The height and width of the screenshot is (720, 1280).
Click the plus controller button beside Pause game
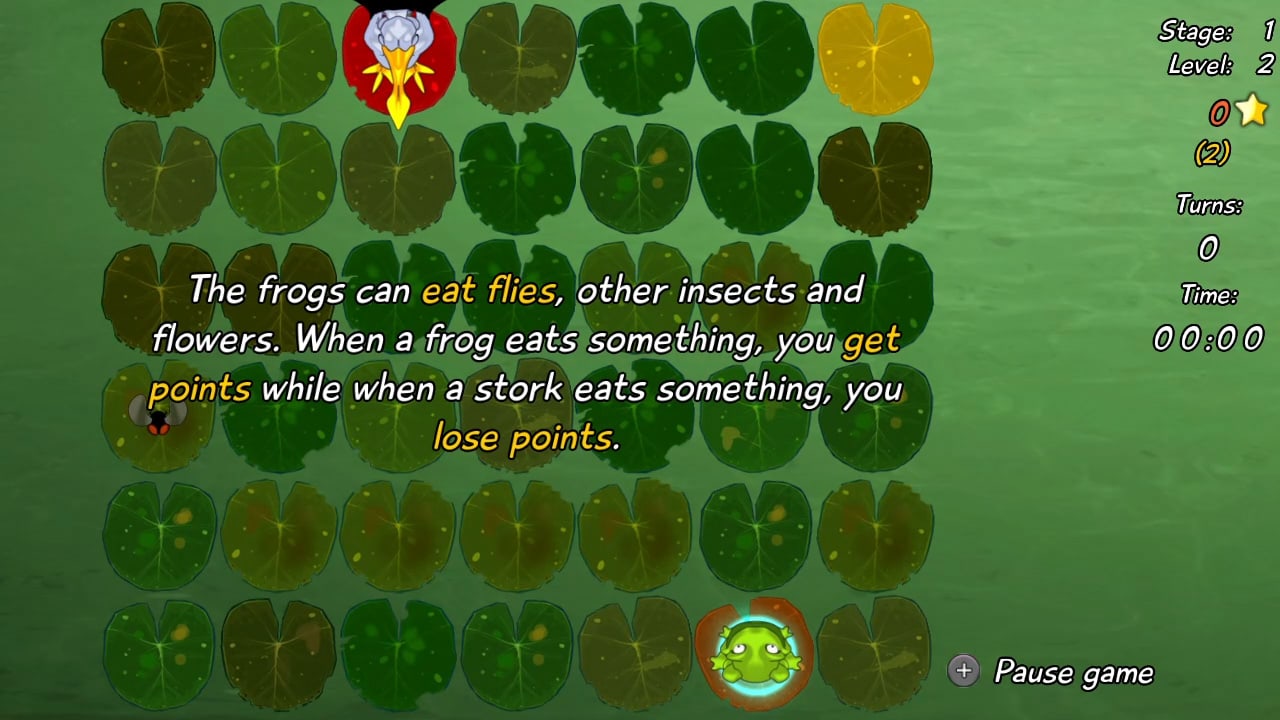pyautogui.click(x=963, y=672)
